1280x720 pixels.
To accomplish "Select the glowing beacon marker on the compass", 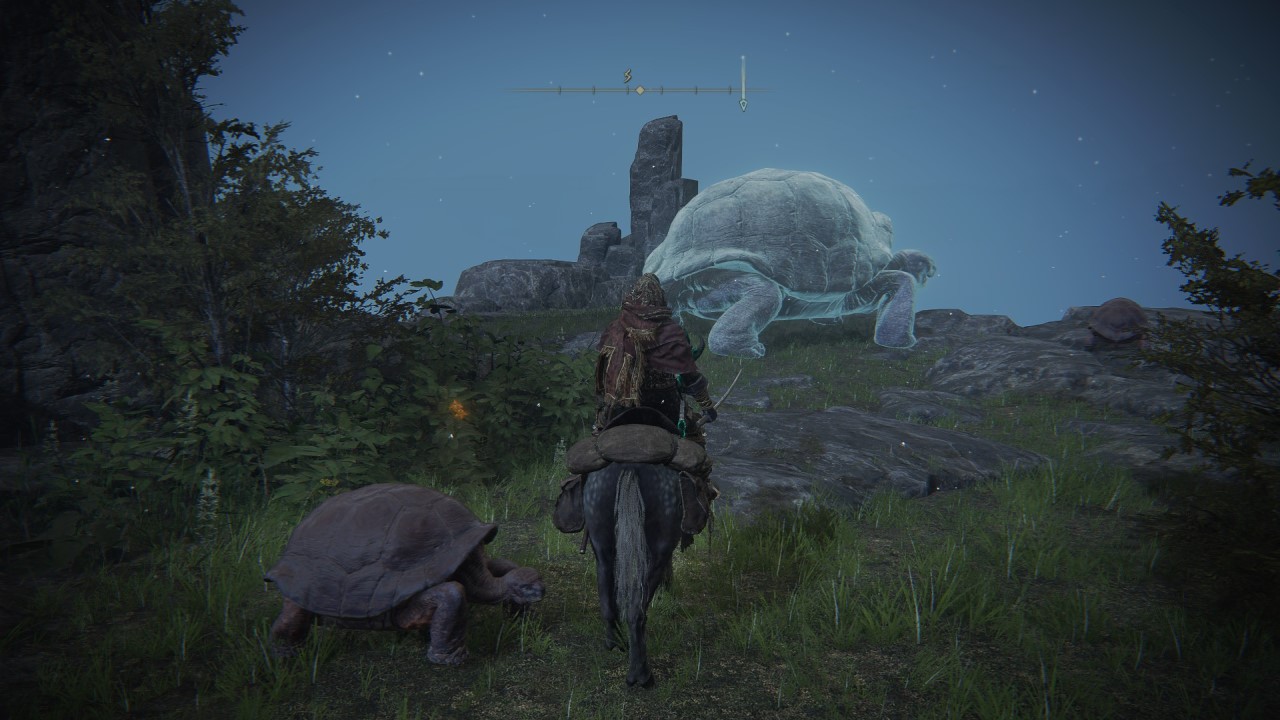I will pos(743,82).
